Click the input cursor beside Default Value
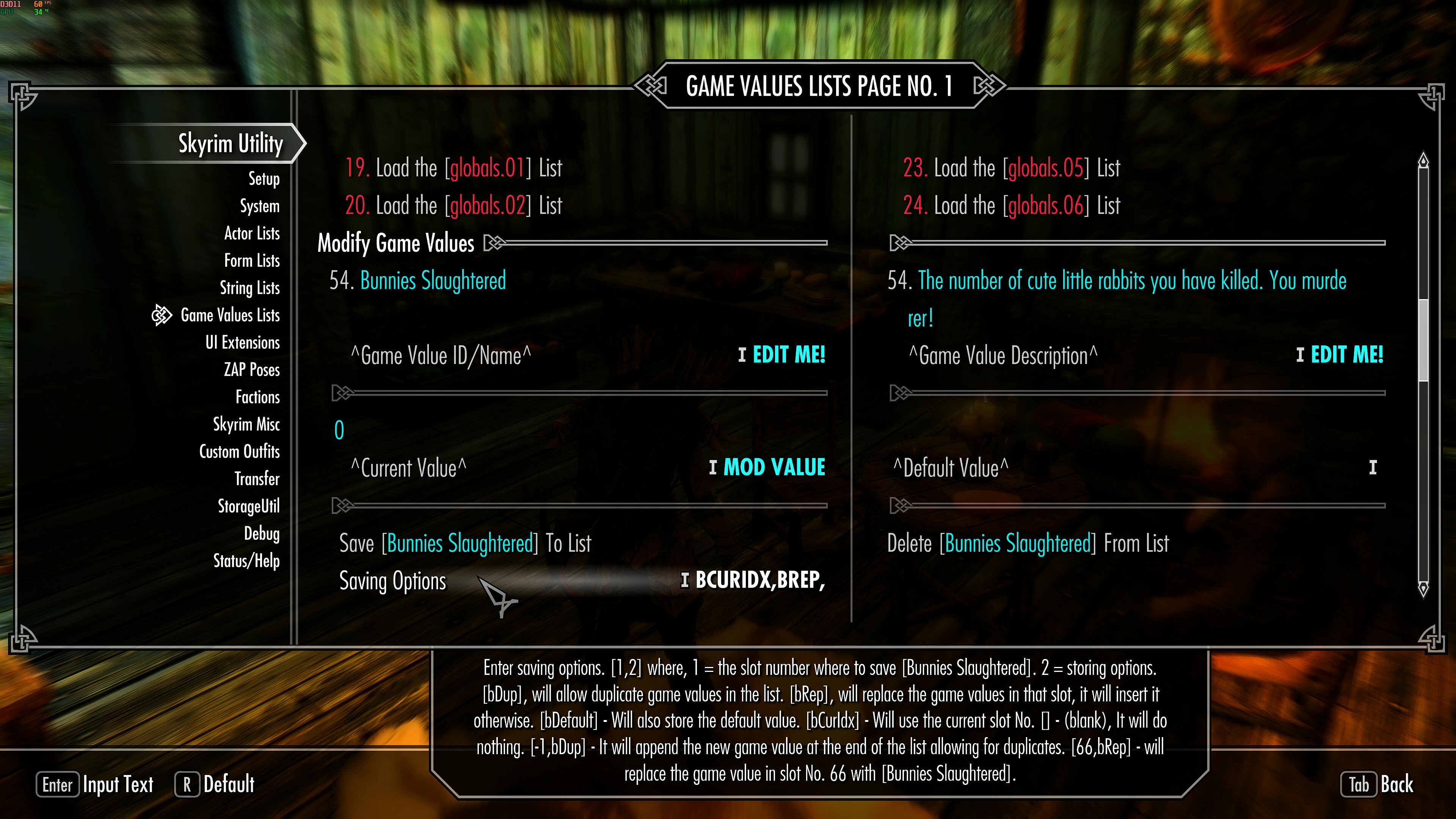 tap(1372, 468)
